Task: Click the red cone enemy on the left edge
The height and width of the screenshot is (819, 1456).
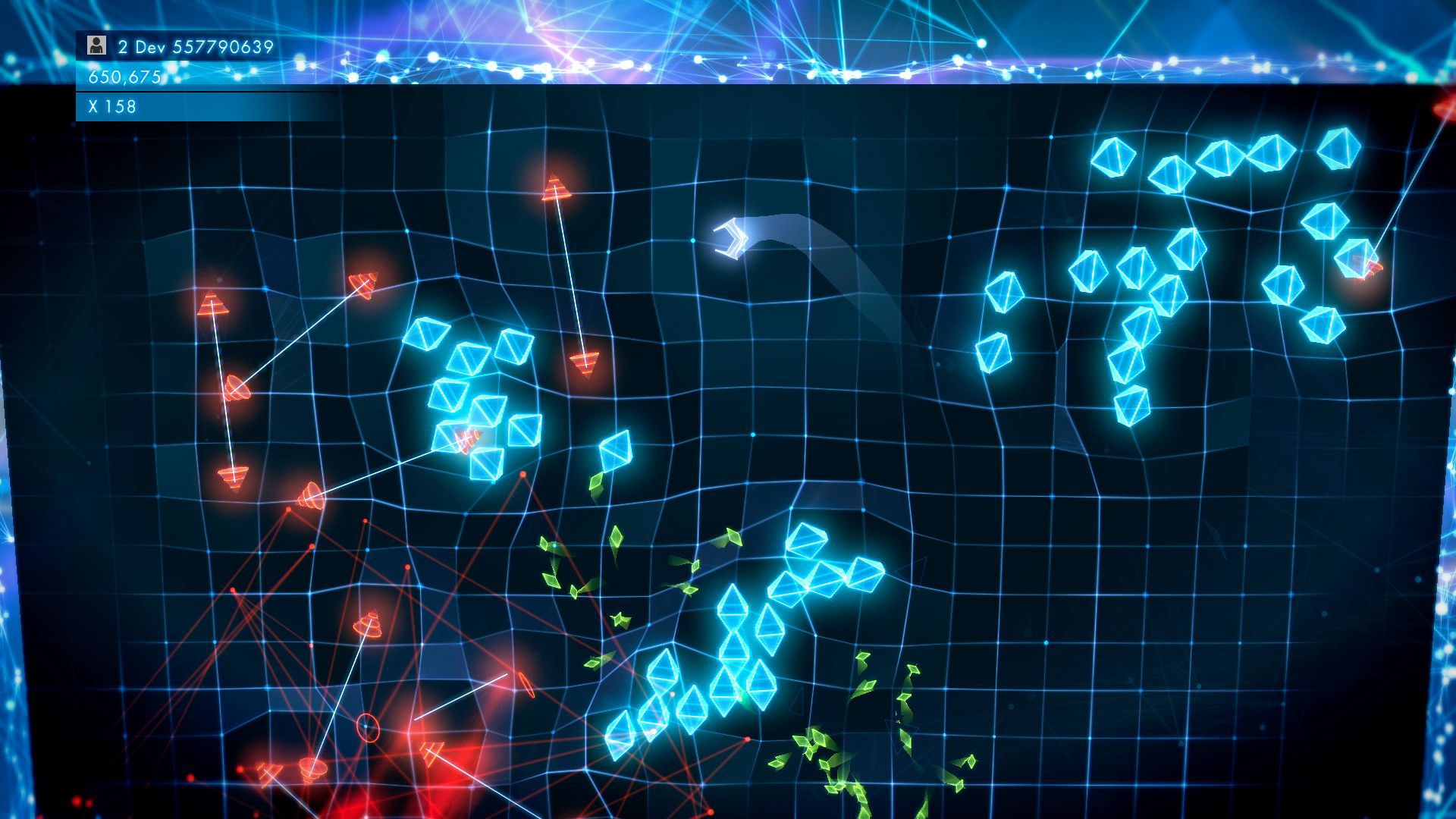Action: (215, 303)
